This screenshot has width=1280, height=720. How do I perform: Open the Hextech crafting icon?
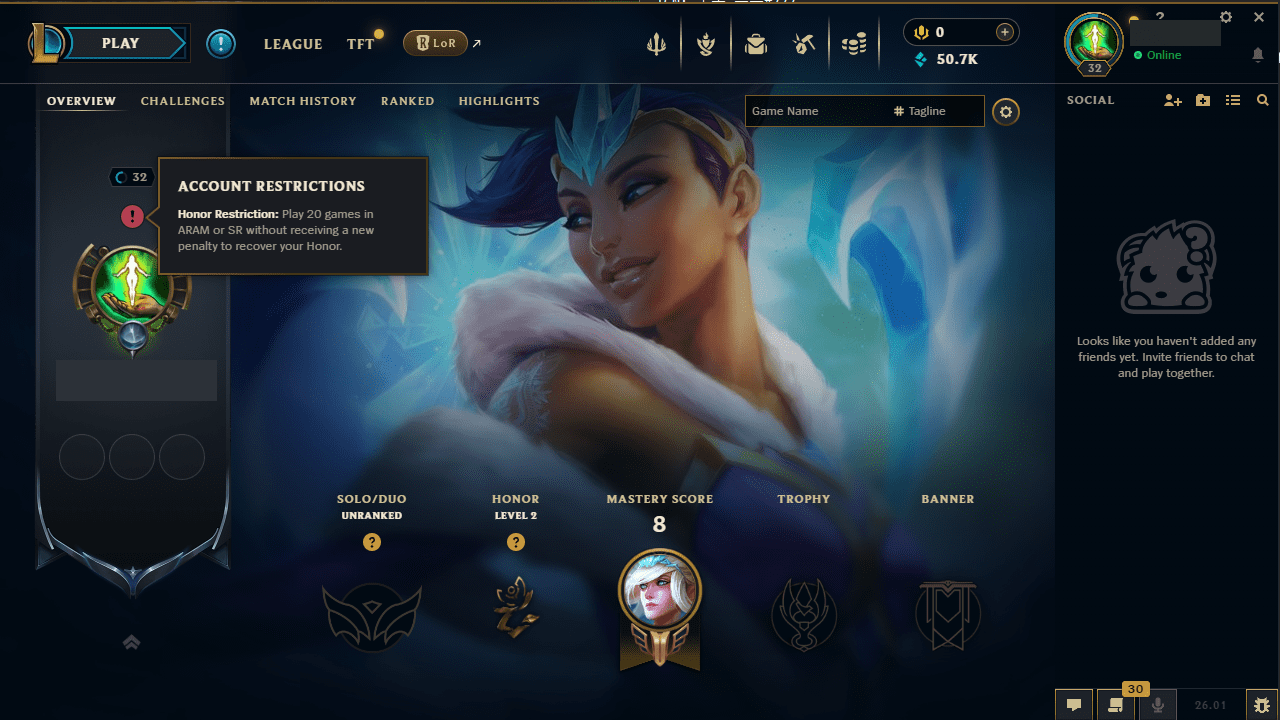(805, 44)
